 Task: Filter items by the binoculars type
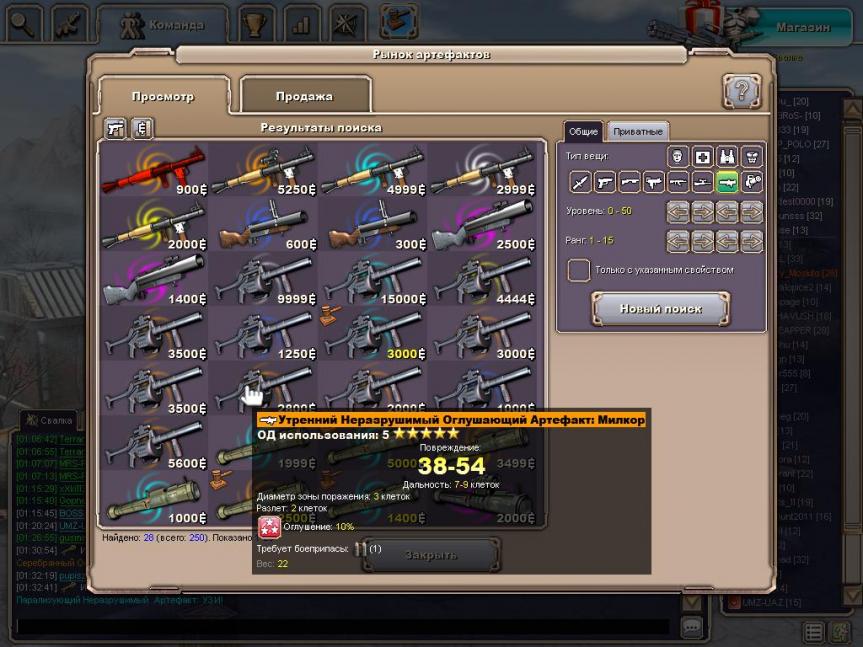point(727,156)
